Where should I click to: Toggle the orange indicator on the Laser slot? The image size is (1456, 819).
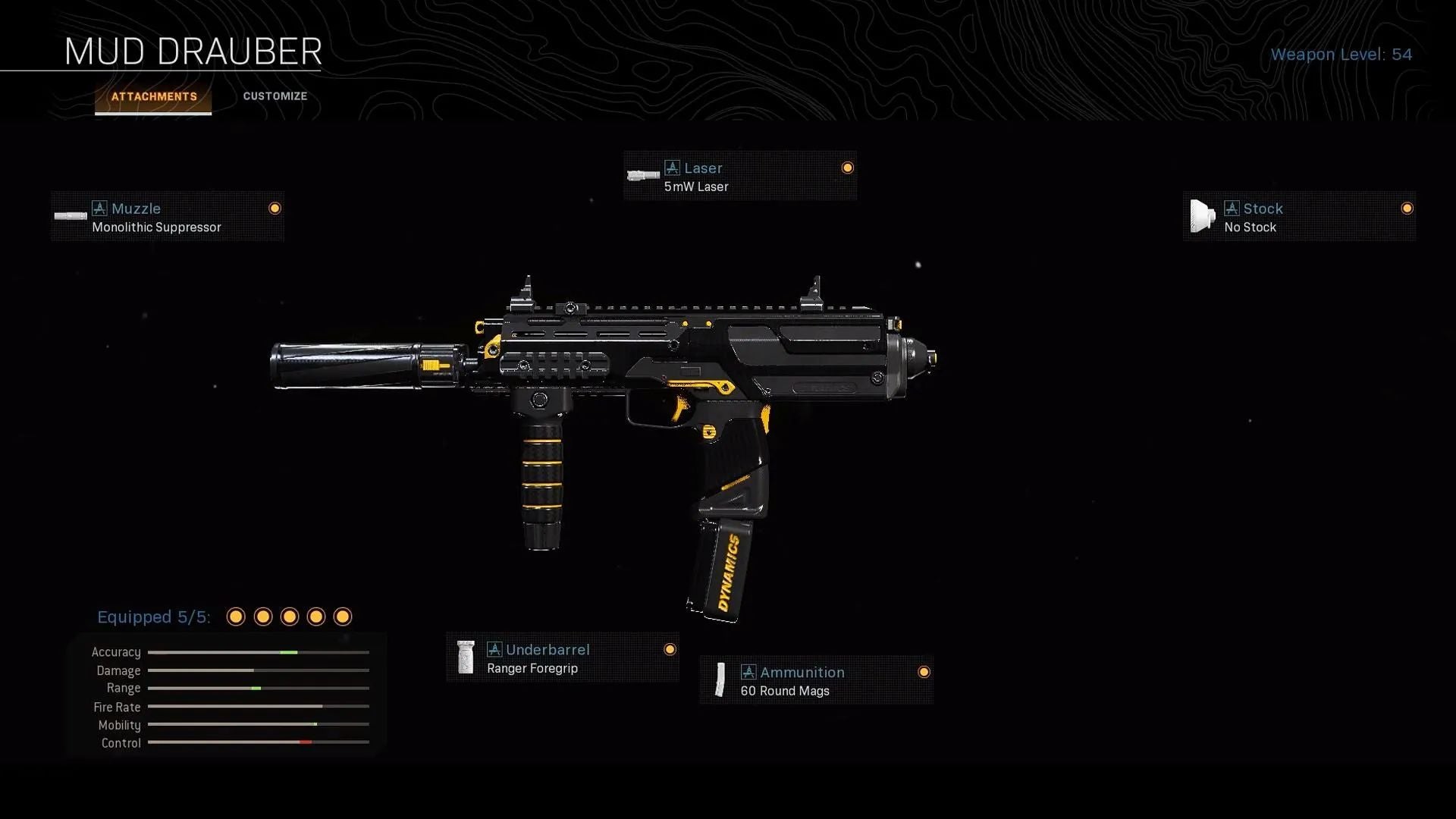pos(847,168)
